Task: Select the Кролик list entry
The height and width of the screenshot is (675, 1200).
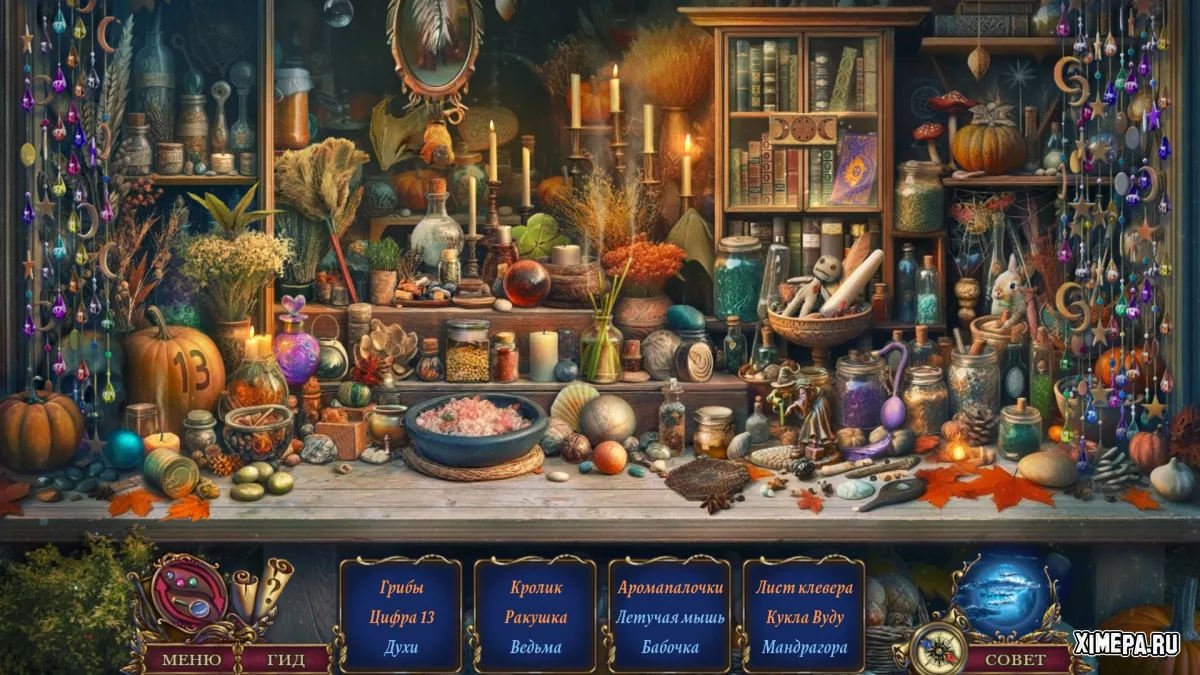Action: (x=535, y=588)
